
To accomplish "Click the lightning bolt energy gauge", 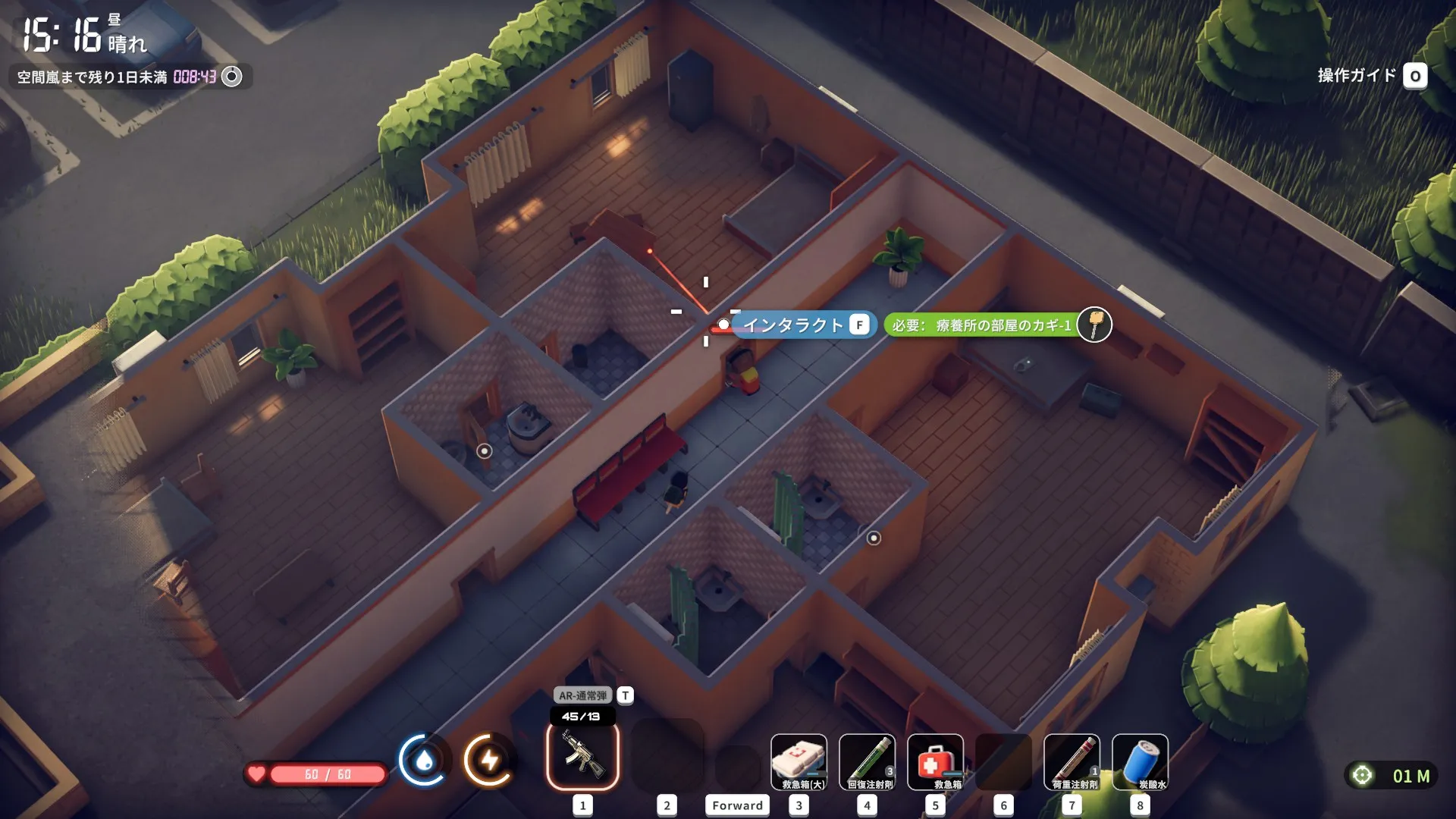I will [489, 759].
